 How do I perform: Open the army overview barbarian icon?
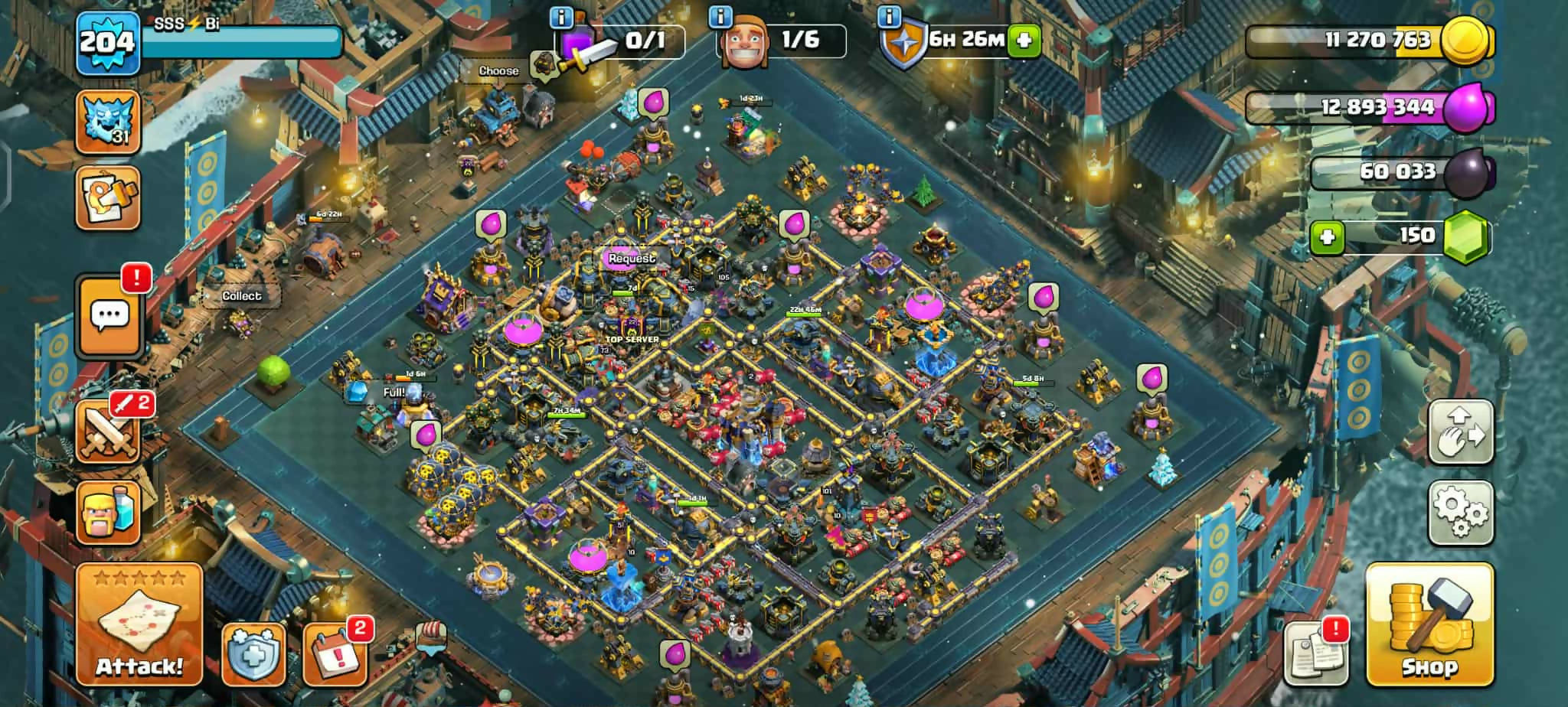(108, 512)
